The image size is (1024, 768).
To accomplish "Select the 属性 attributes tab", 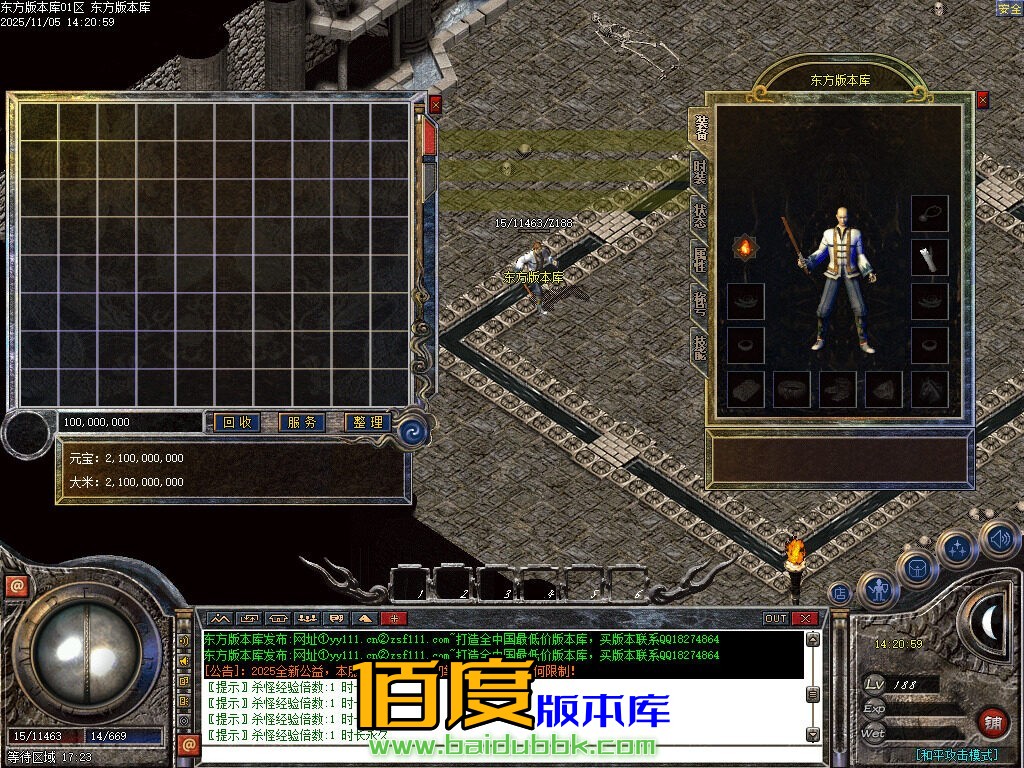I will pyautogui.click(x=700, y=258).
